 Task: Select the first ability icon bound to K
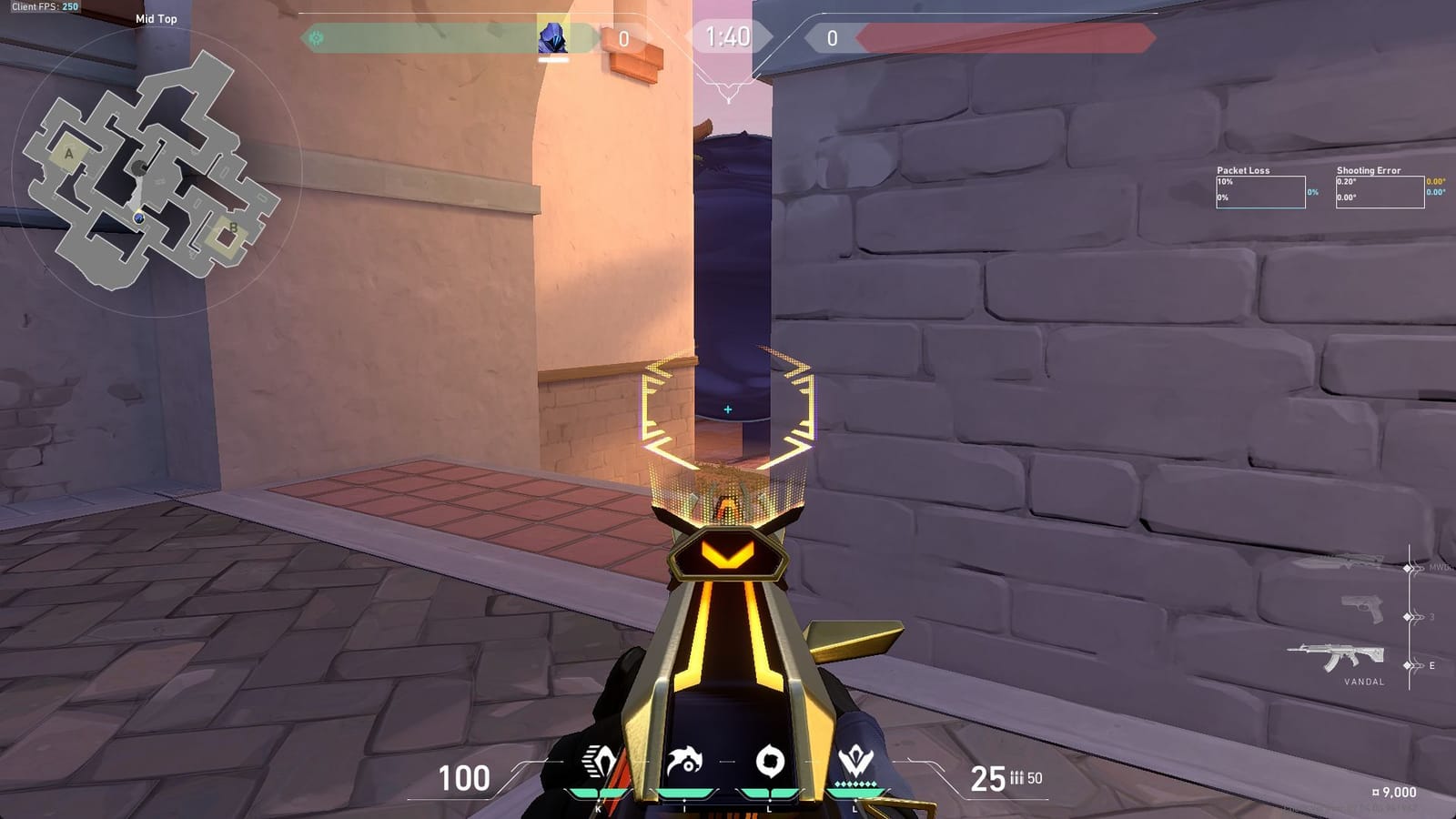point(599,763)
